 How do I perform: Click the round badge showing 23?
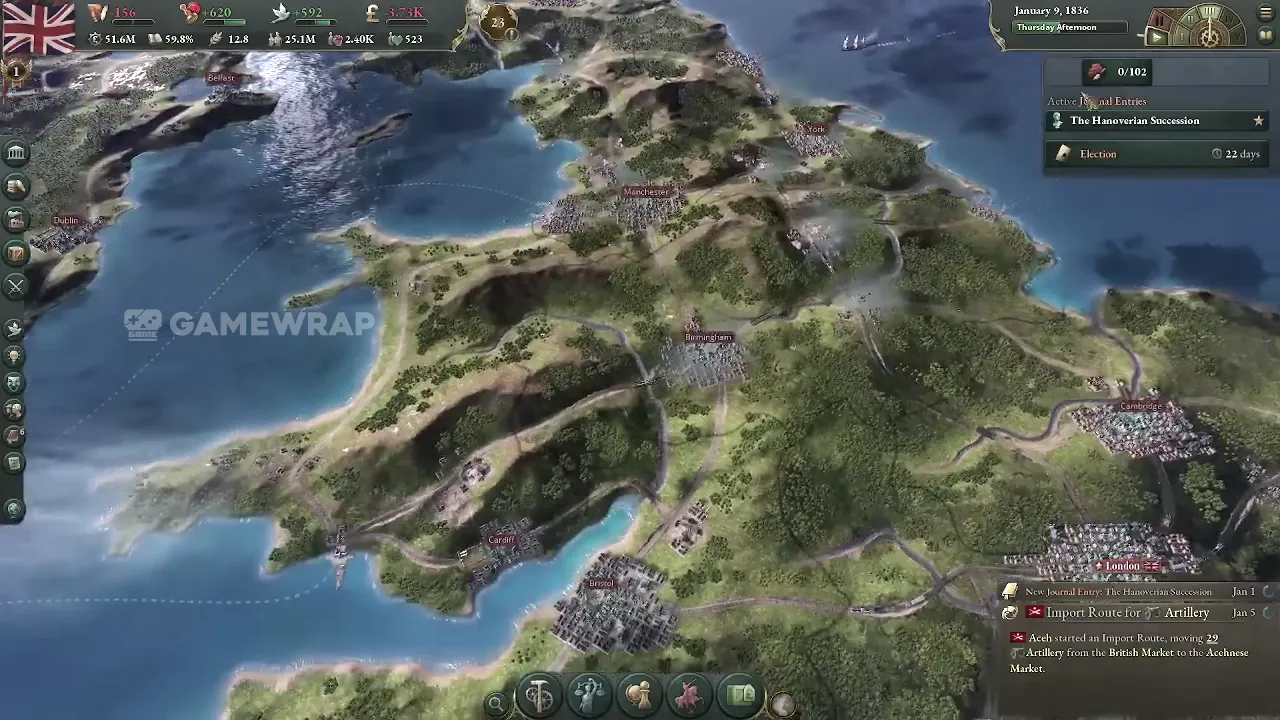(498, 21)
